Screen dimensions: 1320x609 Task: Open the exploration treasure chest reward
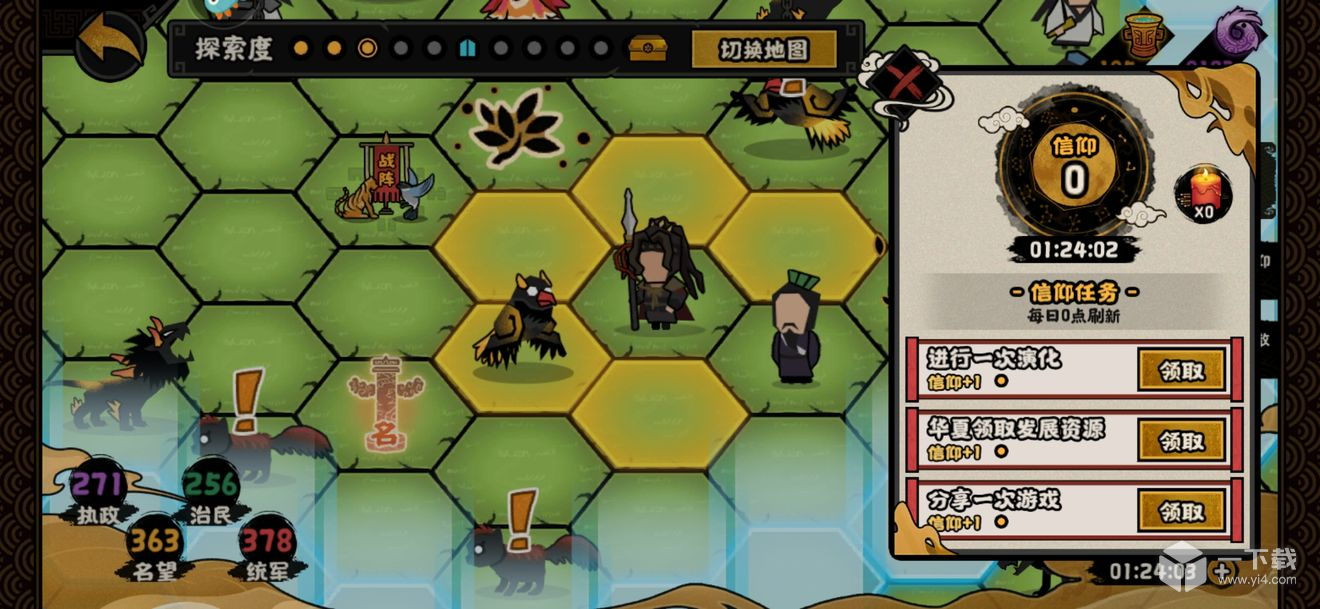point(647,48)
